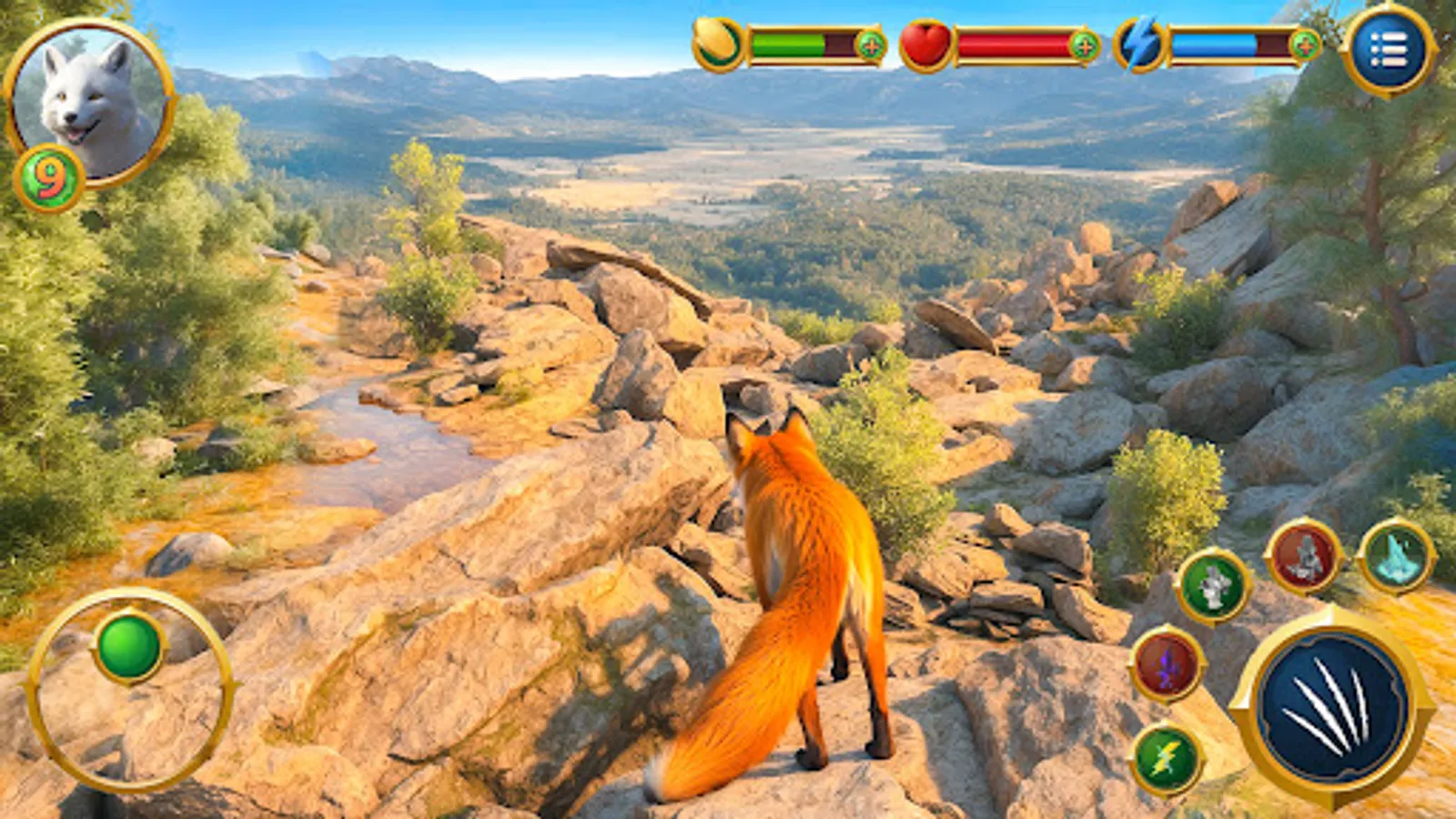1456x819 pixels.
Task: Click the plus icon on the energy bar
Action: (1303, 43)
